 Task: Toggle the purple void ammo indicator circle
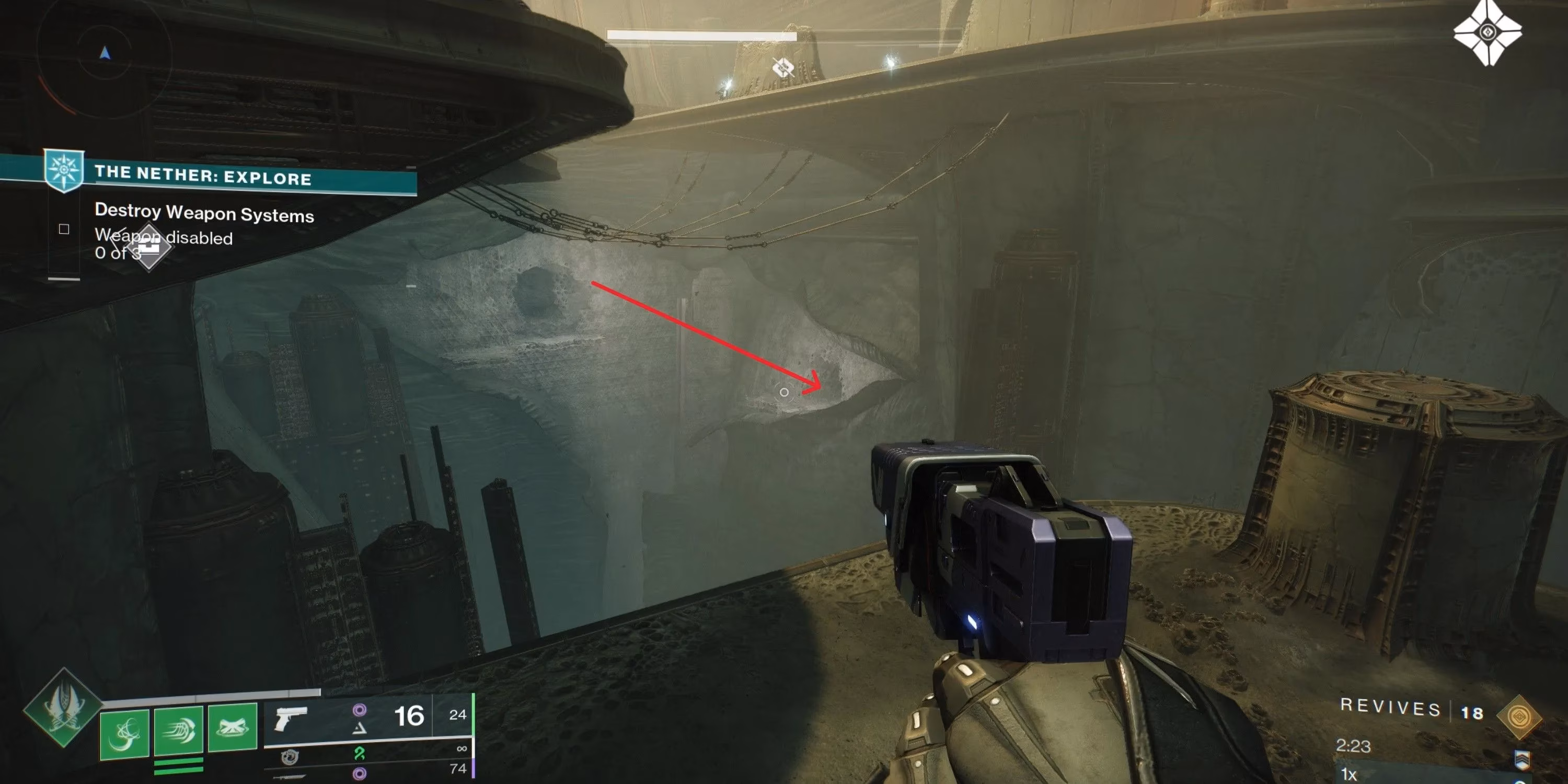tap(359, 710)
